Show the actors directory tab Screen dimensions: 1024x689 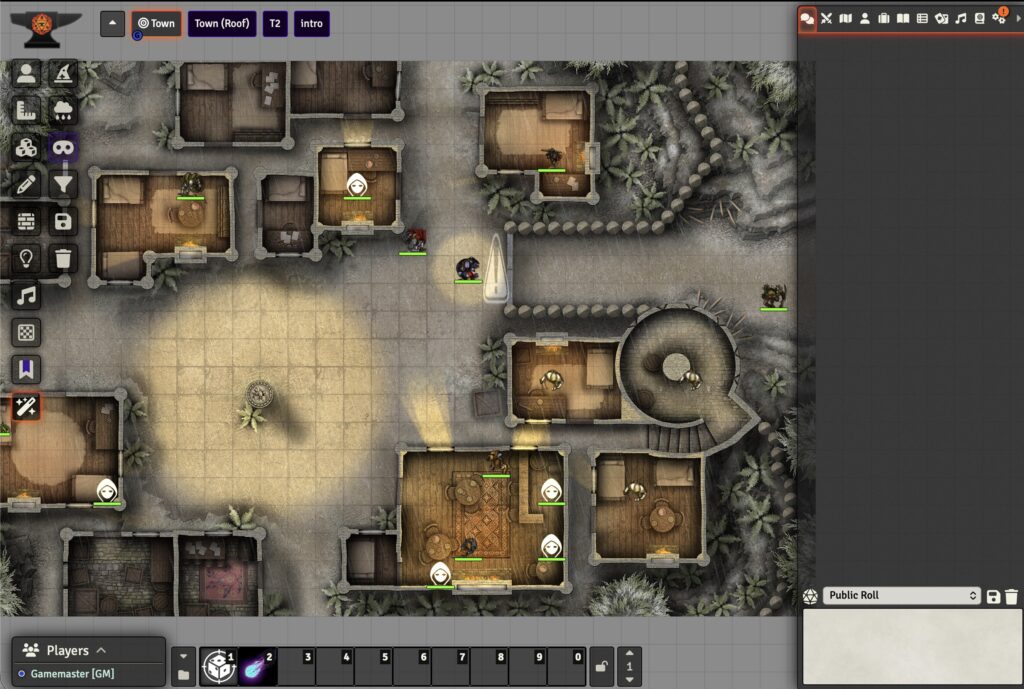tap(865, 18)
